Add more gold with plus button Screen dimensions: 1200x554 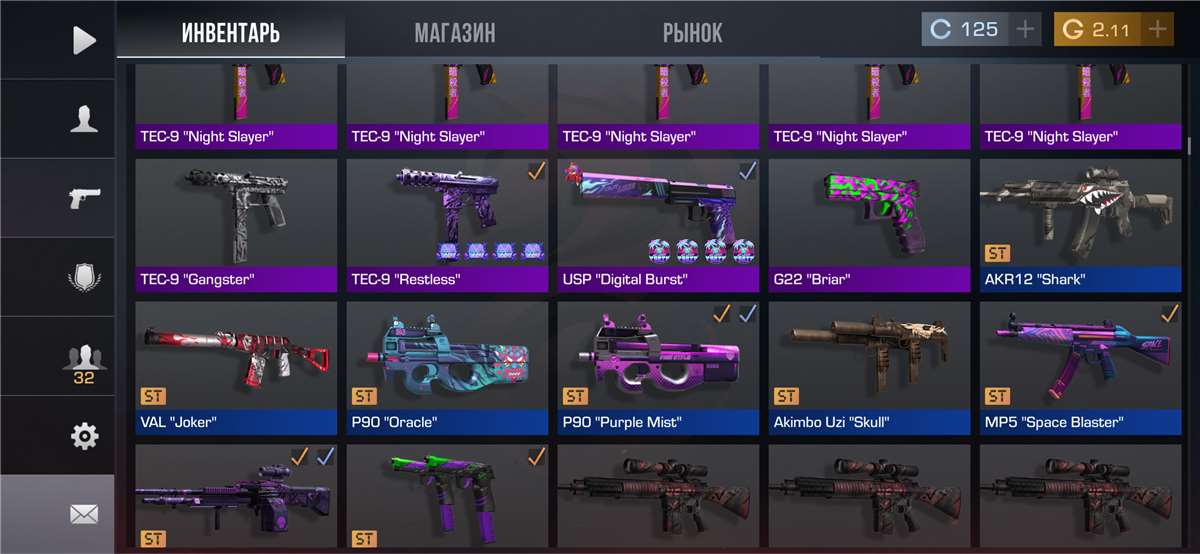click(1157, 30)
